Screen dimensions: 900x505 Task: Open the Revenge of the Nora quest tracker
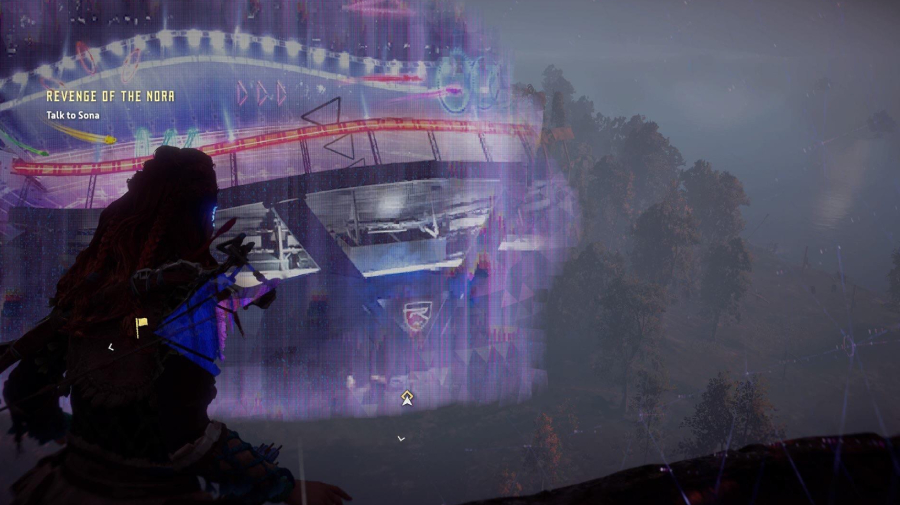(110, 97)
